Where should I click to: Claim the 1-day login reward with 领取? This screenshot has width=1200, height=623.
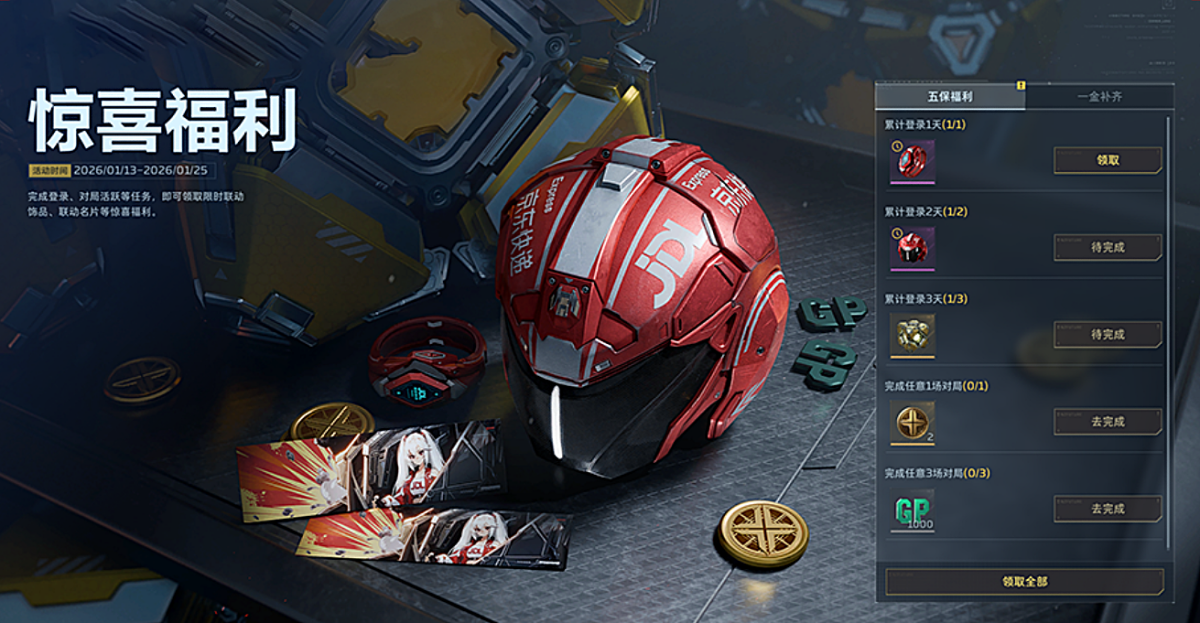tap(1107, 160)
